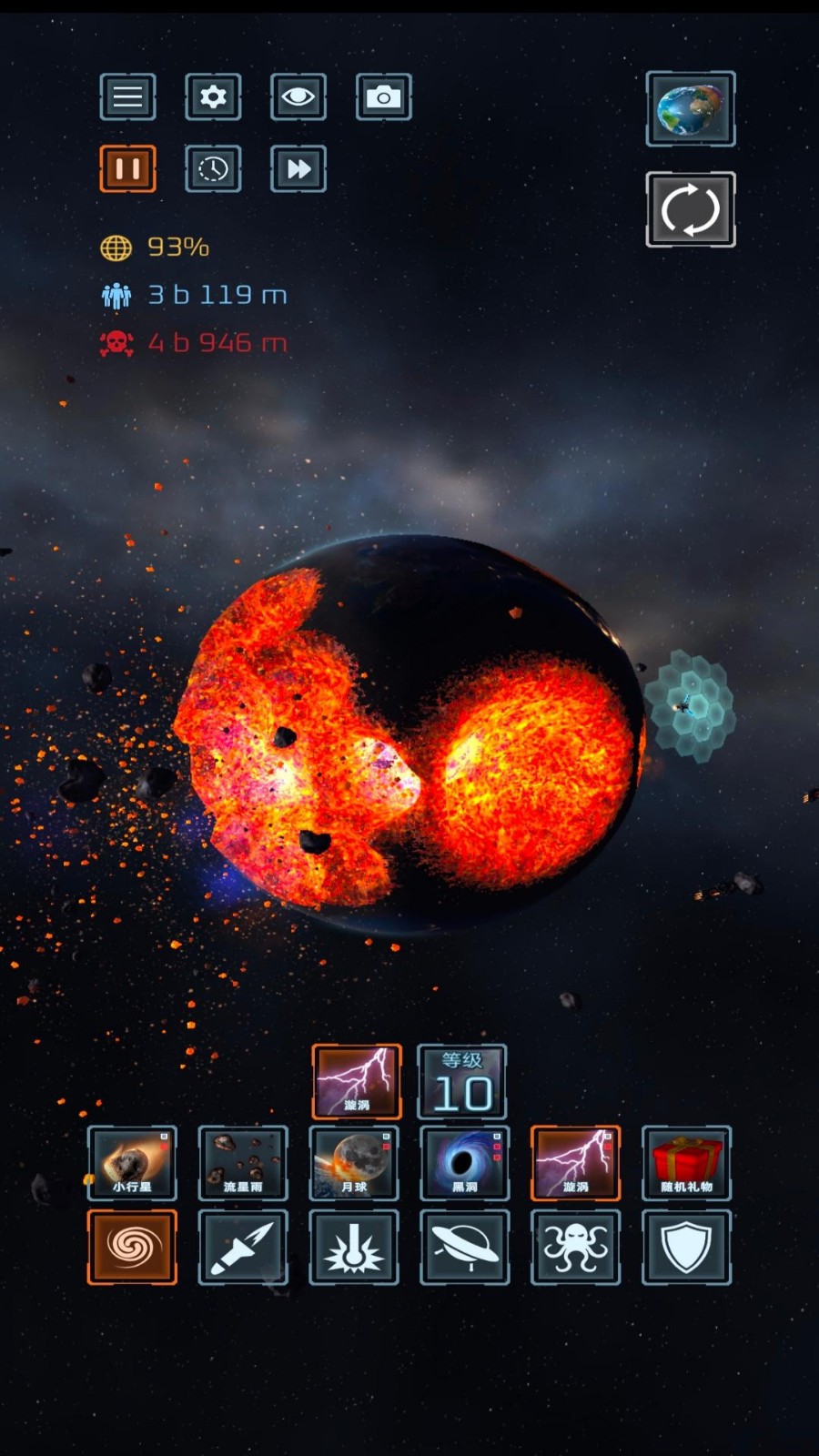The height and width of the screenshot is (1456, 819).
Task: Open the level 10 selector
Action: click(x=461, y=1081)
